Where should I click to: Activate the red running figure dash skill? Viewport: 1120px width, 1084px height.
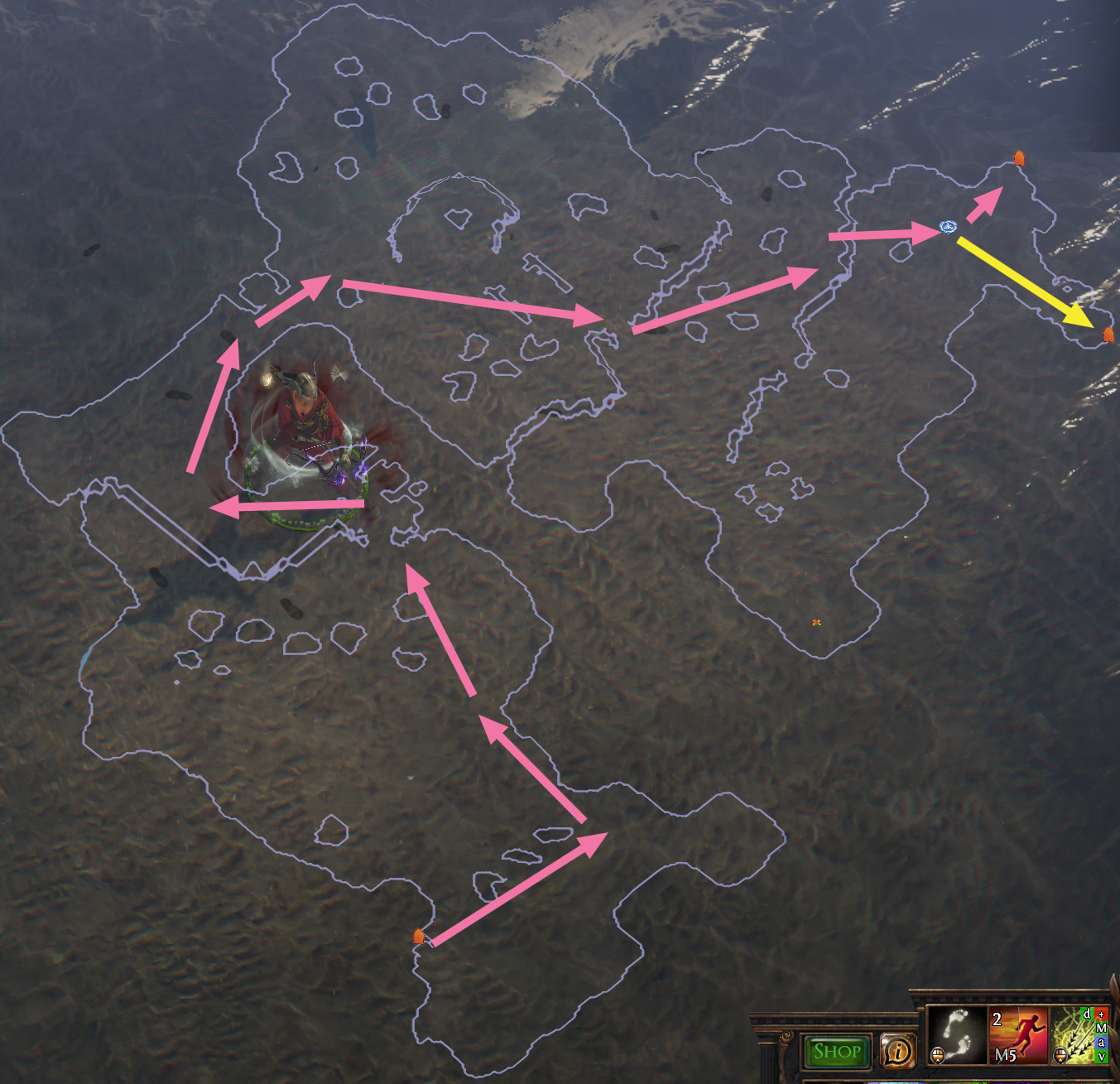click(1018, 1034)
